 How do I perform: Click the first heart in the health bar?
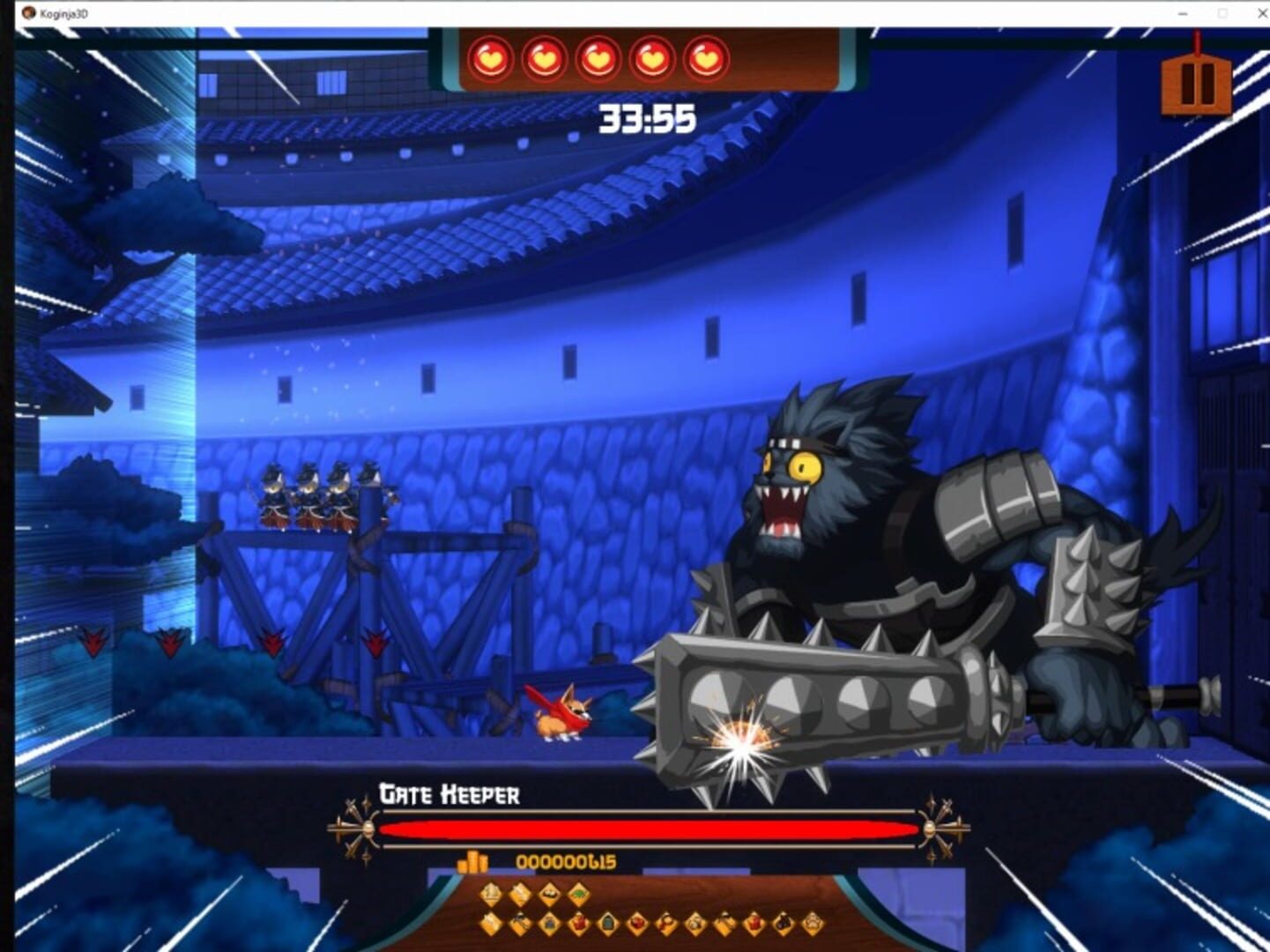click(492, 58)
